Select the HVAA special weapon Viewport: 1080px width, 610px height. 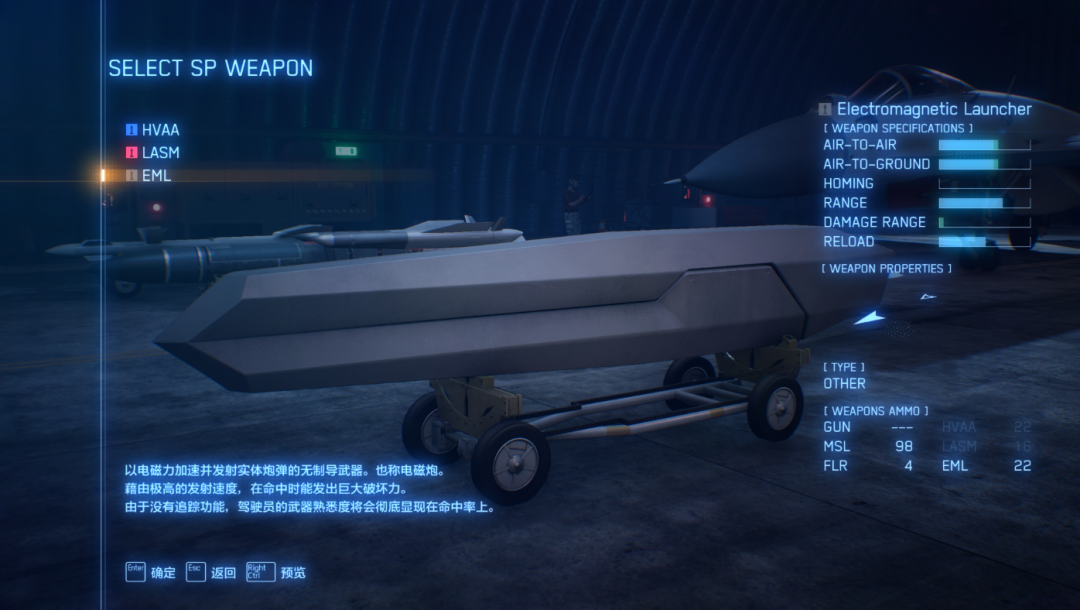pyautogui.click(x=159, y=130)
